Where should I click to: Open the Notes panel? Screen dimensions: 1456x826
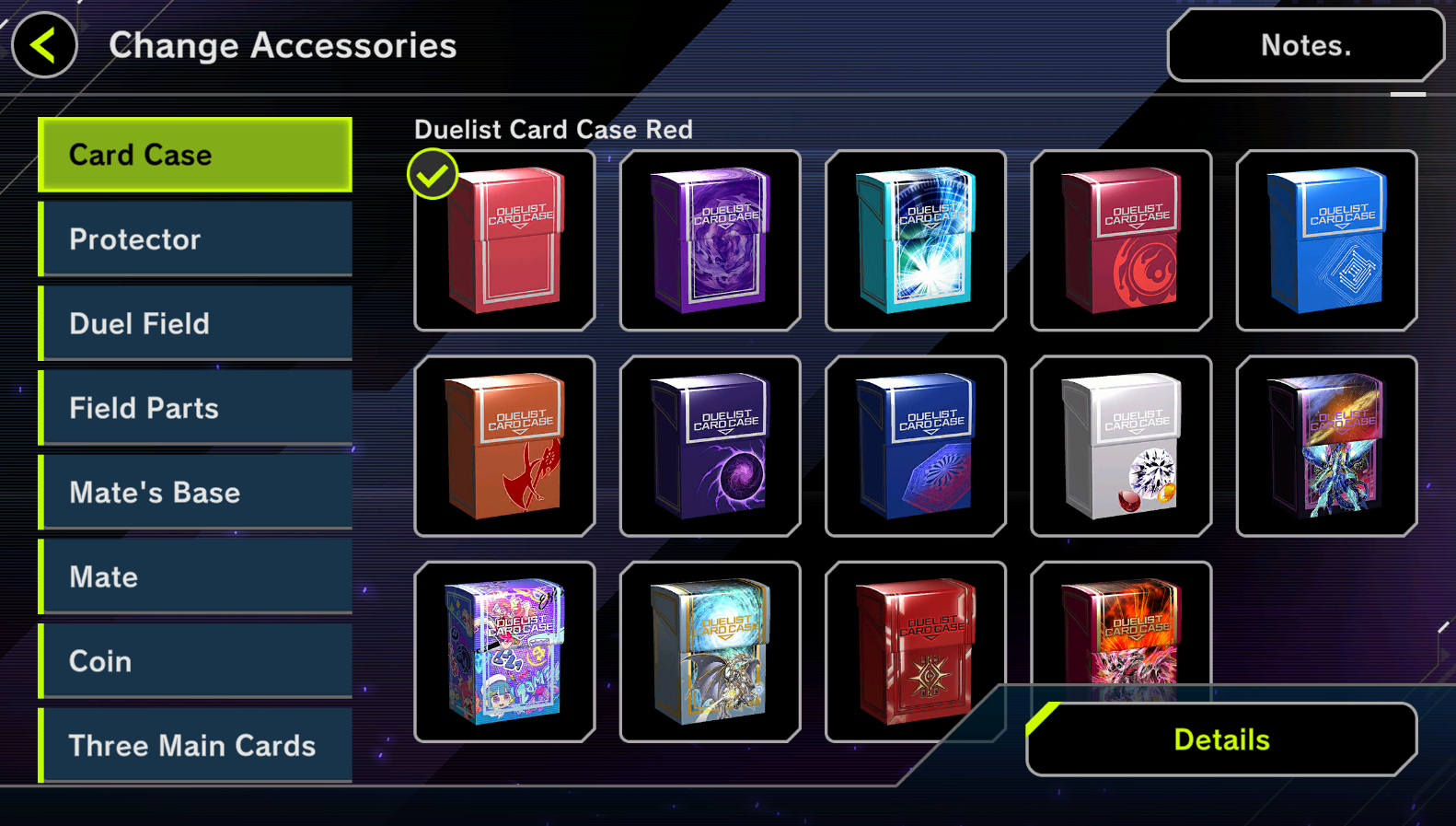(x=1305, y=45)
